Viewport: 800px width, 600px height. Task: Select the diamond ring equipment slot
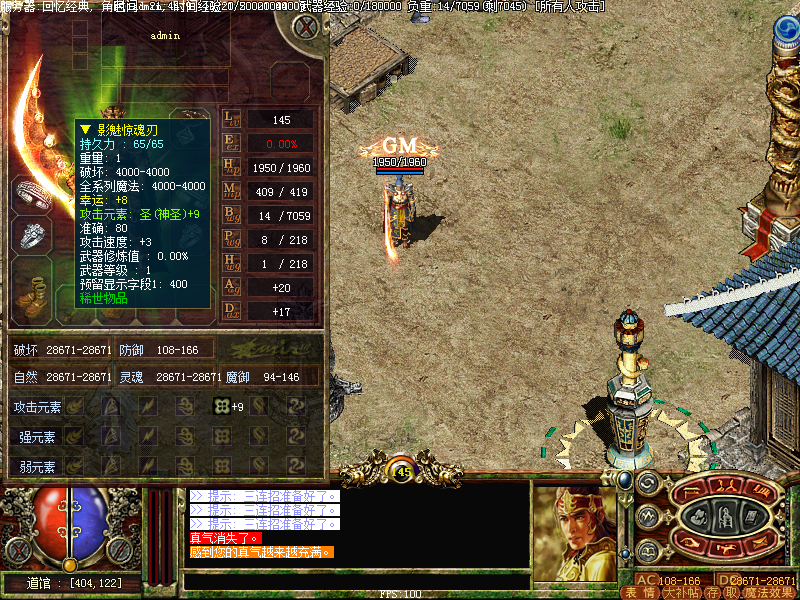click(x=31, y=235)
